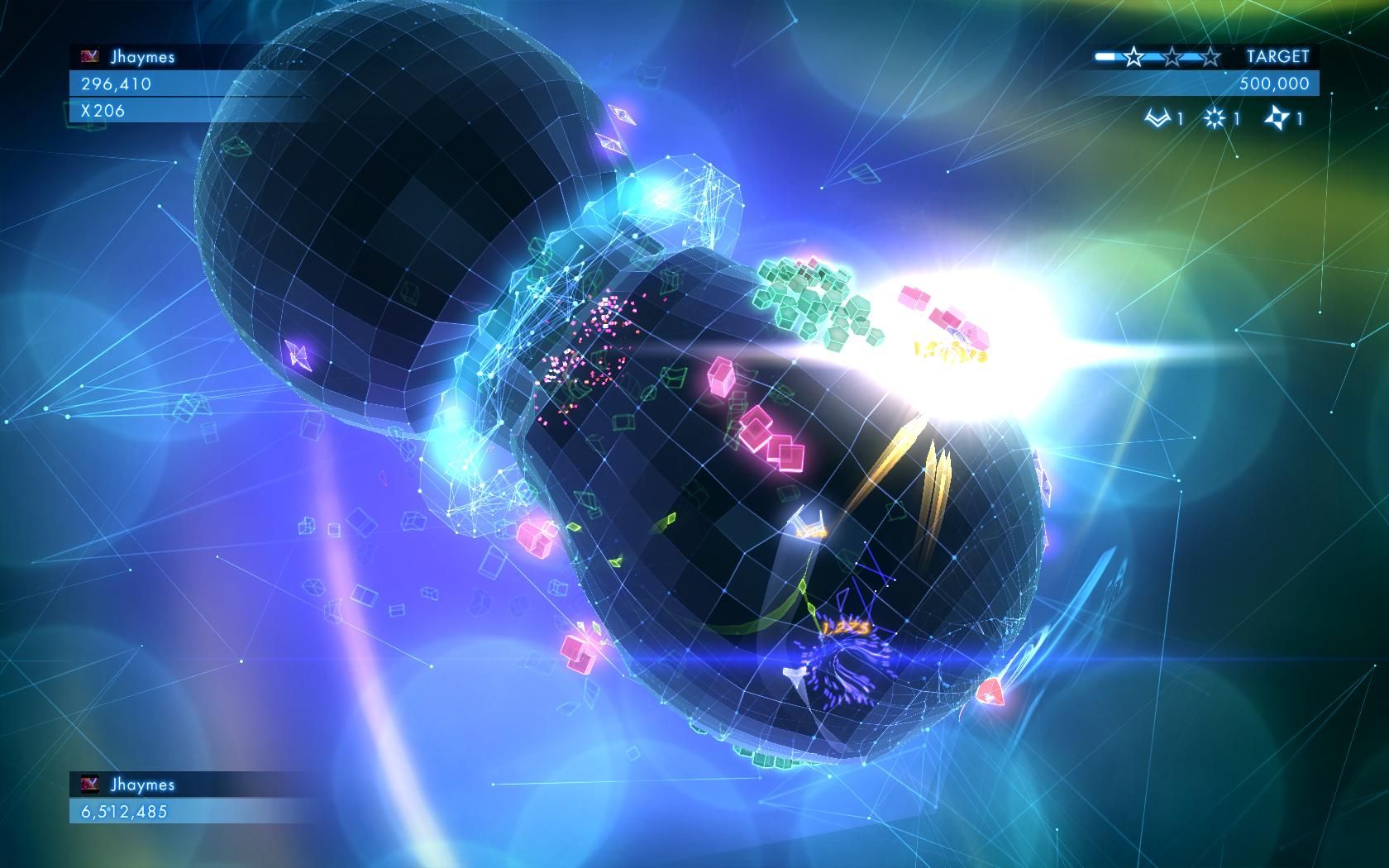Click the 500,000 target score button

[x=1273, y=82]
